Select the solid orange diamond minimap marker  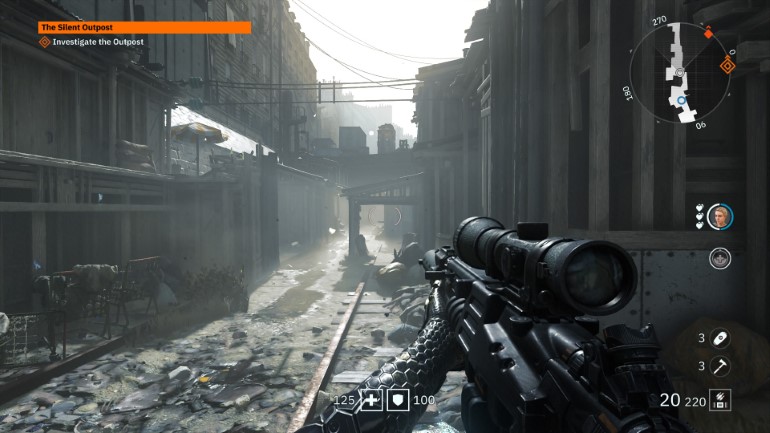[x=708, y=34]
